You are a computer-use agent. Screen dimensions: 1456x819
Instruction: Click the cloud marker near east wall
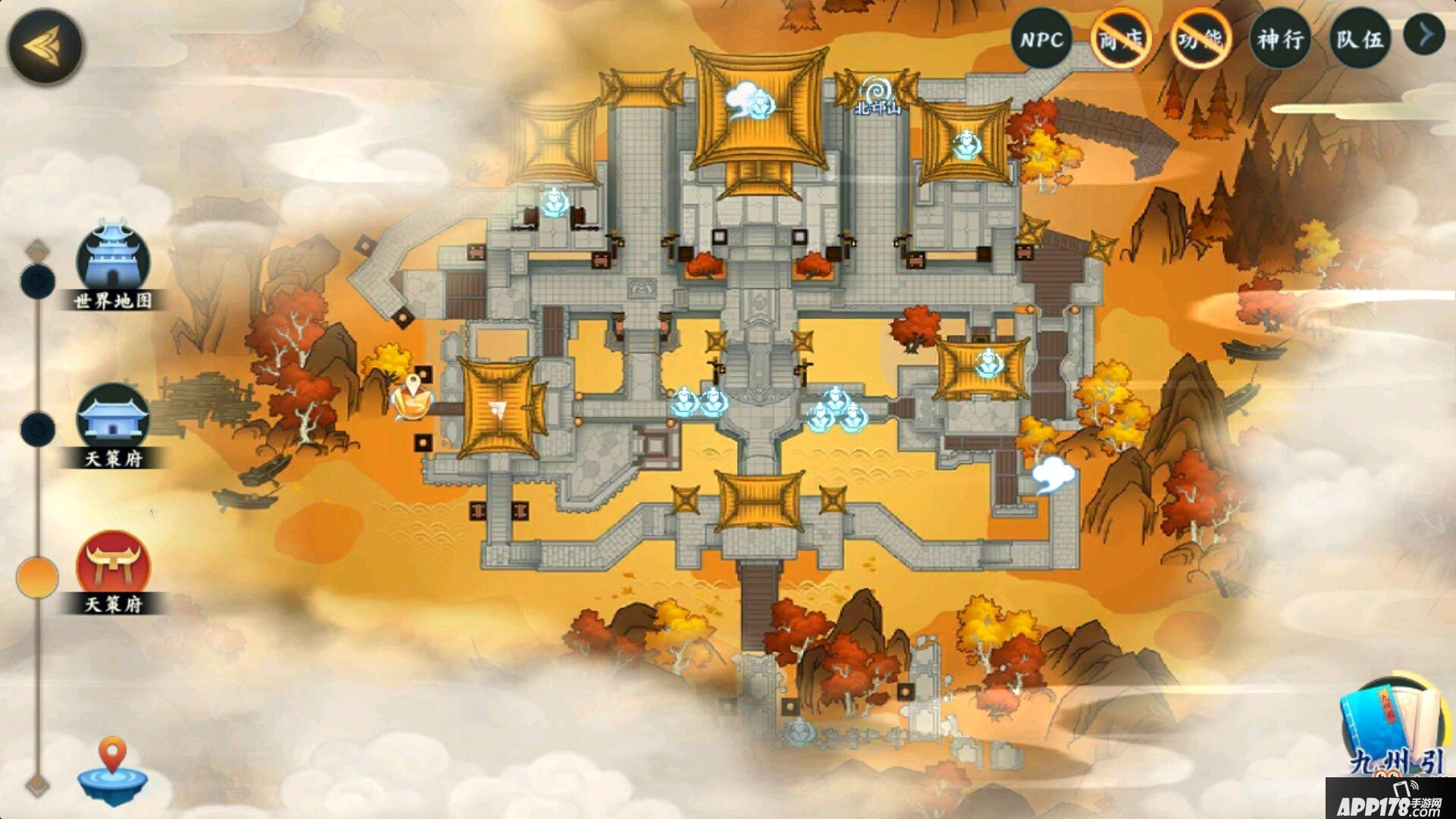(x=1053, y=475)
